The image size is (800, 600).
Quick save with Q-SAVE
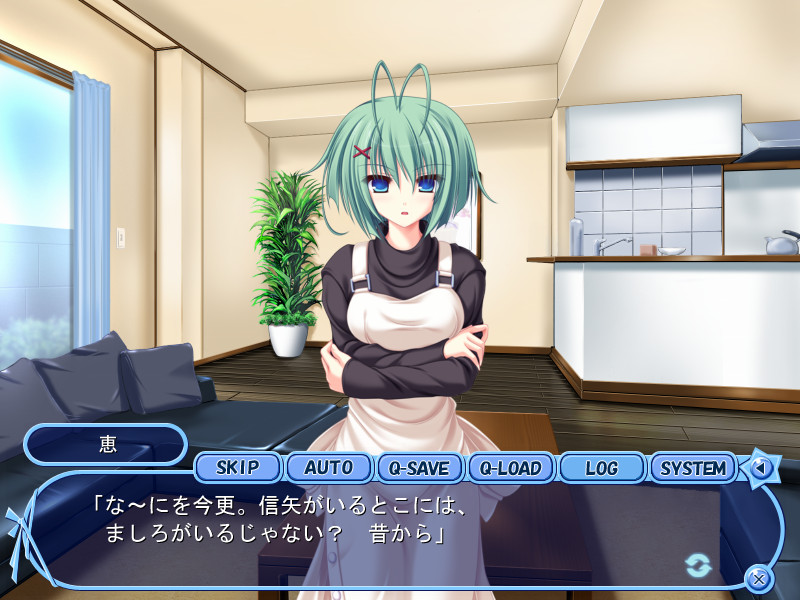[x=419, y=467]
